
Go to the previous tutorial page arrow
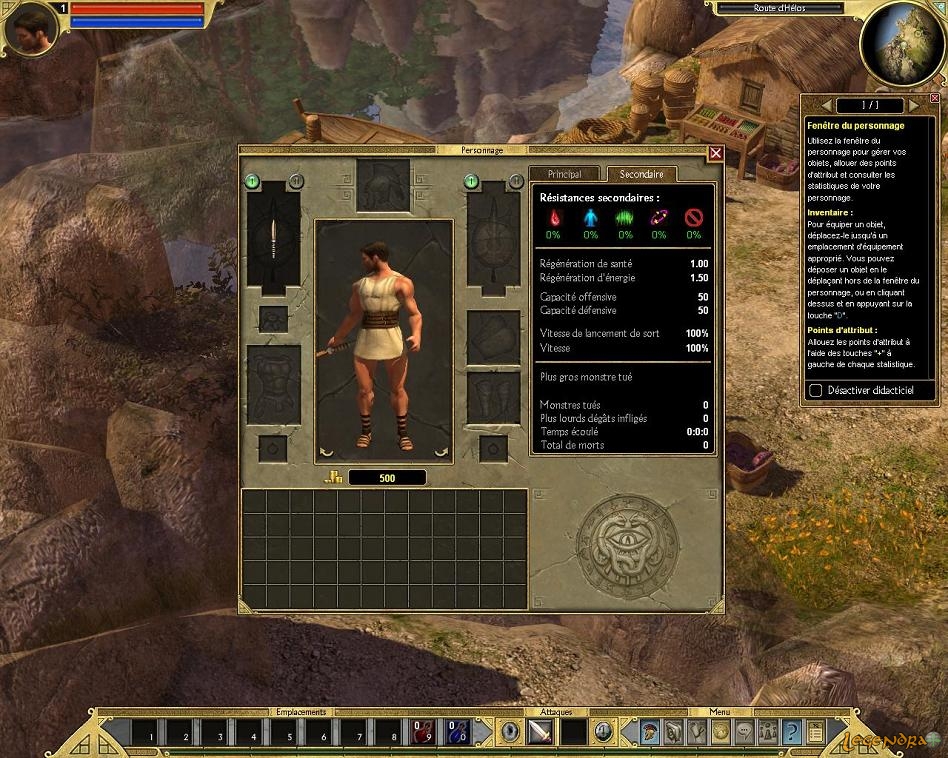[826, 105]
